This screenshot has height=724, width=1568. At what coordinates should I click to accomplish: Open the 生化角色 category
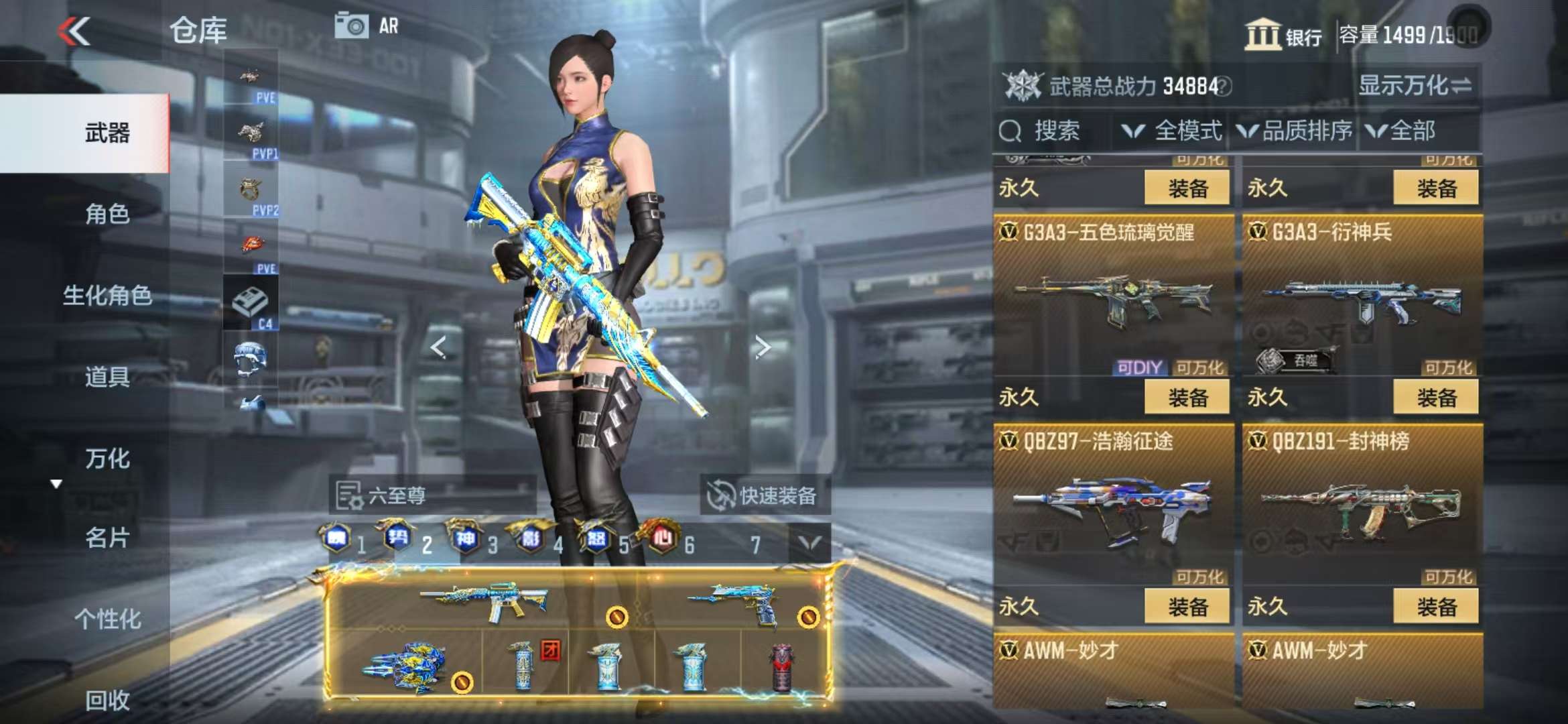click(x=107, y=295)
